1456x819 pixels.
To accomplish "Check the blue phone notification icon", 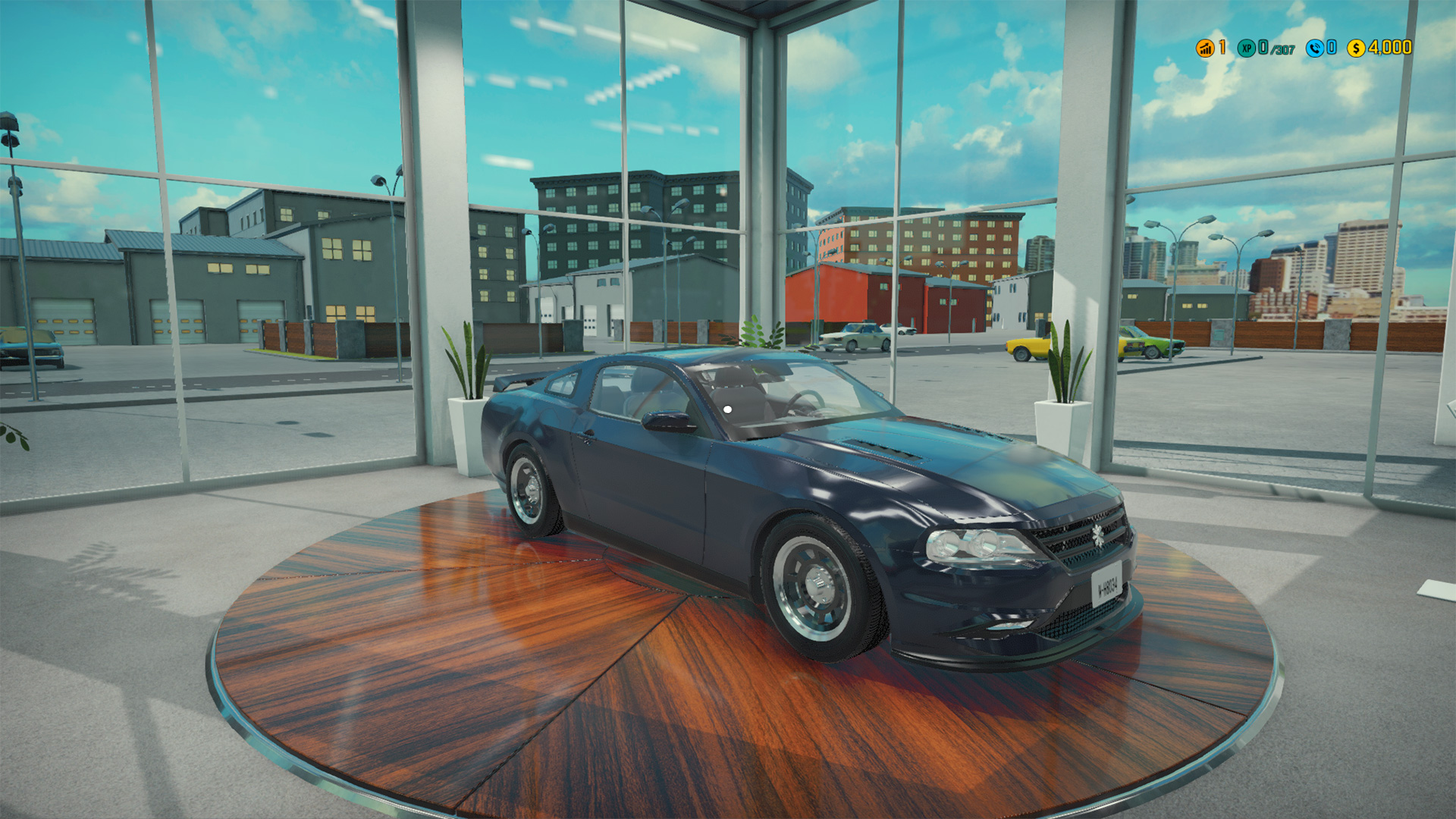I will pos(1315,48).
